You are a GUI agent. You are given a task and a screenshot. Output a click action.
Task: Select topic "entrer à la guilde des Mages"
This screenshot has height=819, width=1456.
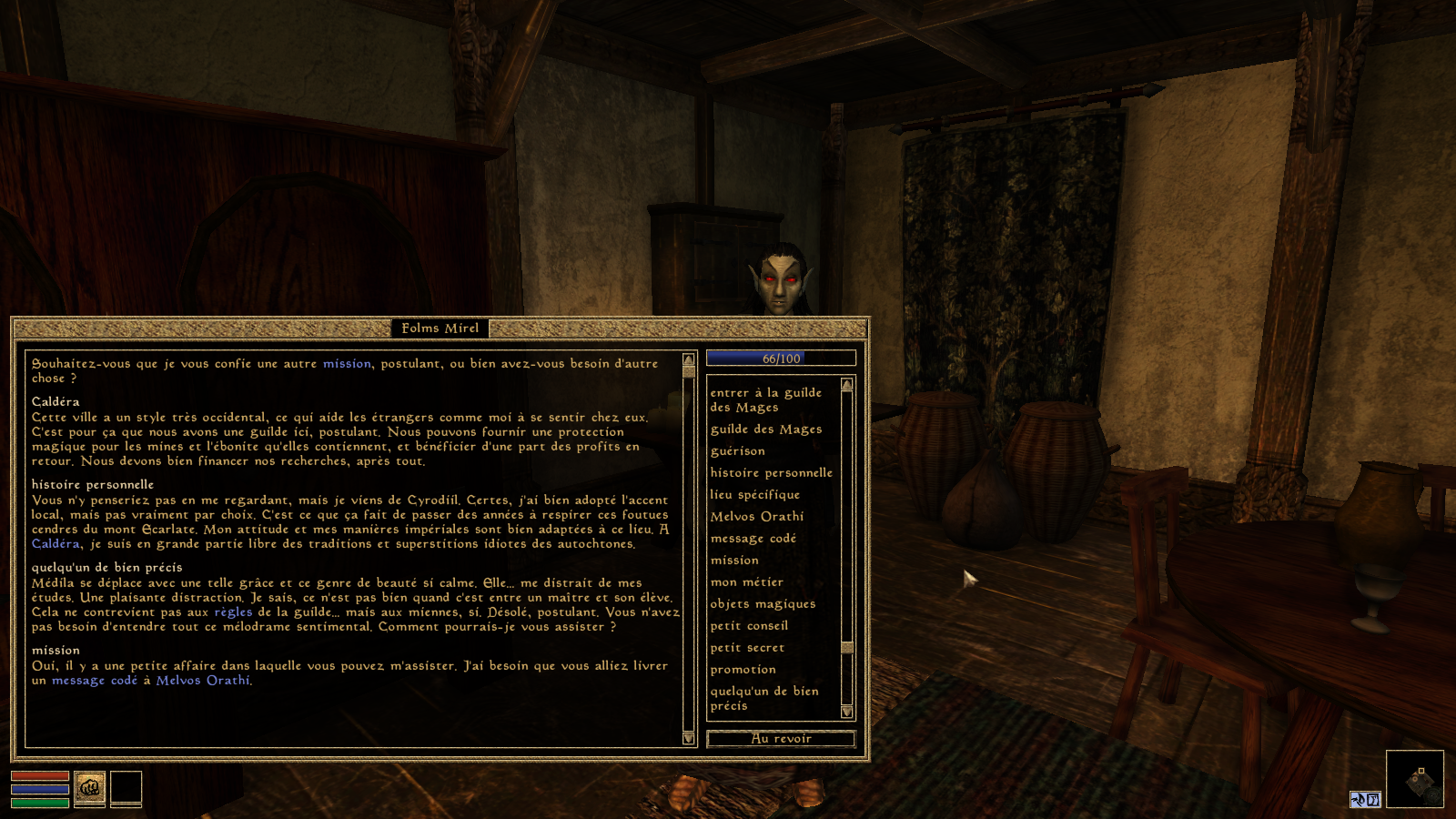click(765, 400)
